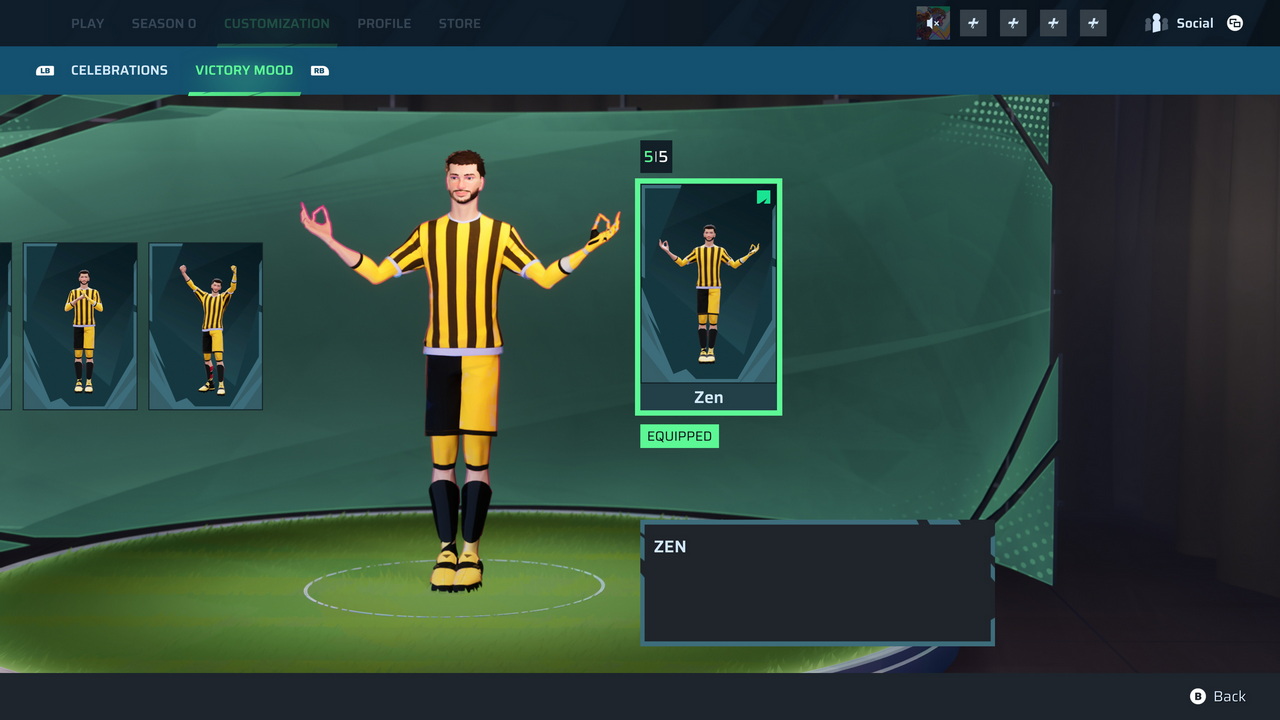
Task: Pick the hands-together victory pose card
Action: tap(80, 326)
